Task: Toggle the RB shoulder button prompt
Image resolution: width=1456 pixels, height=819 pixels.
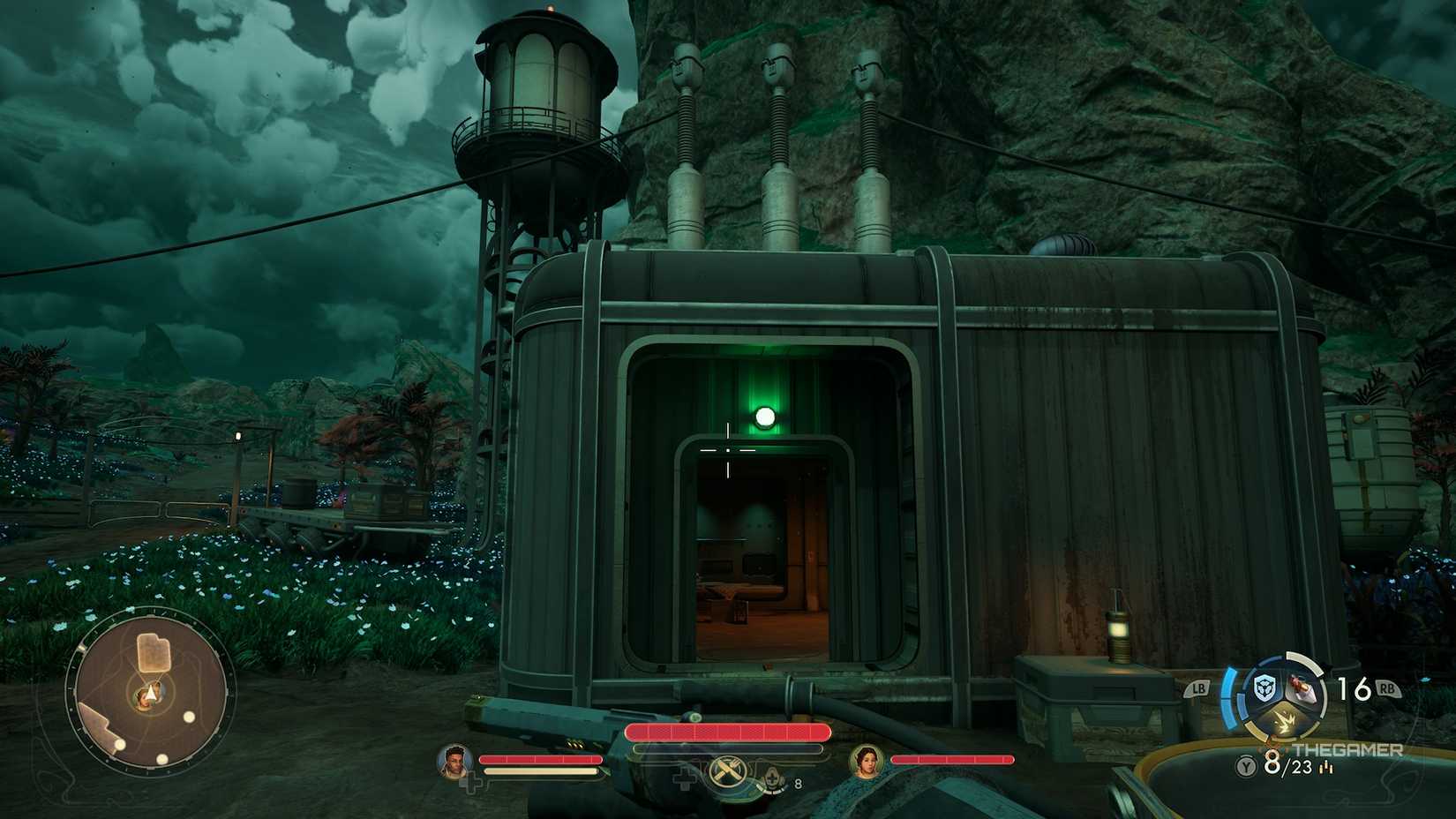Action: (x=1387, y=688)
